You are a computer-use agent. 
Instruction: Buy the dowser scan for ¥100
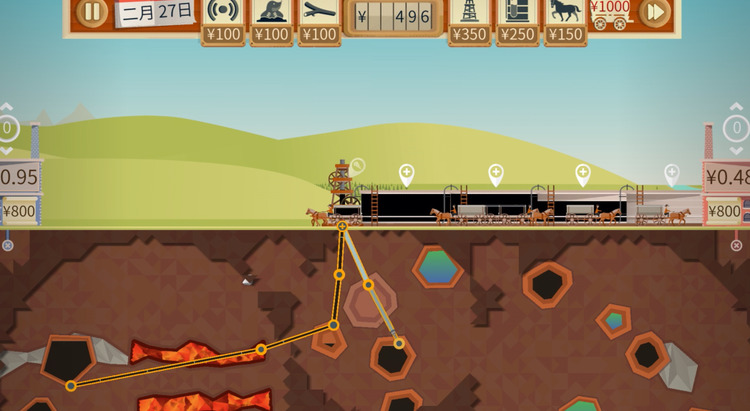tap(223, 12)
